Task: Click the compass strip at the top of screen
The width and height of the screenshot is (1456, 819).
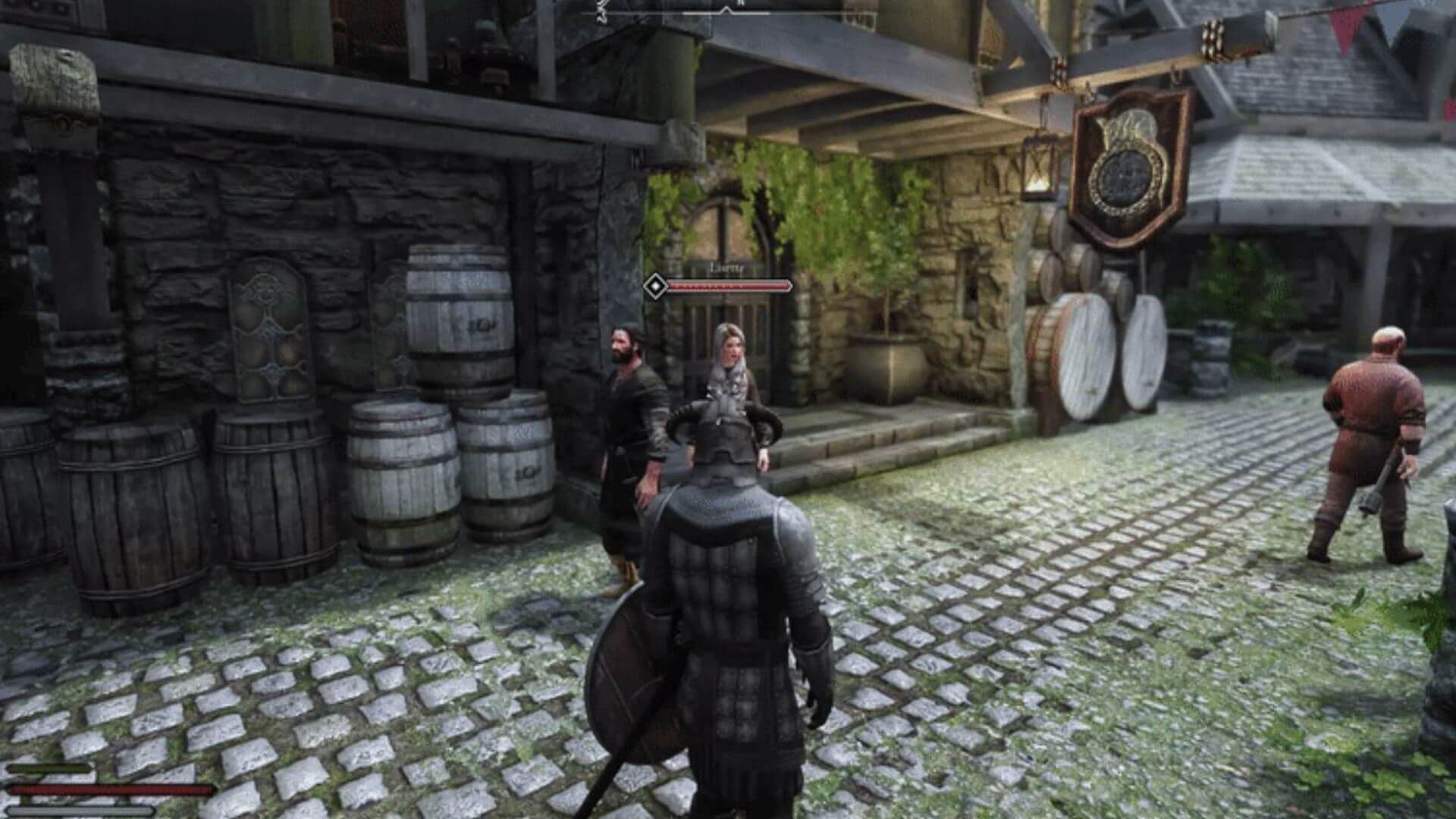Action: (x=728, y=14)
